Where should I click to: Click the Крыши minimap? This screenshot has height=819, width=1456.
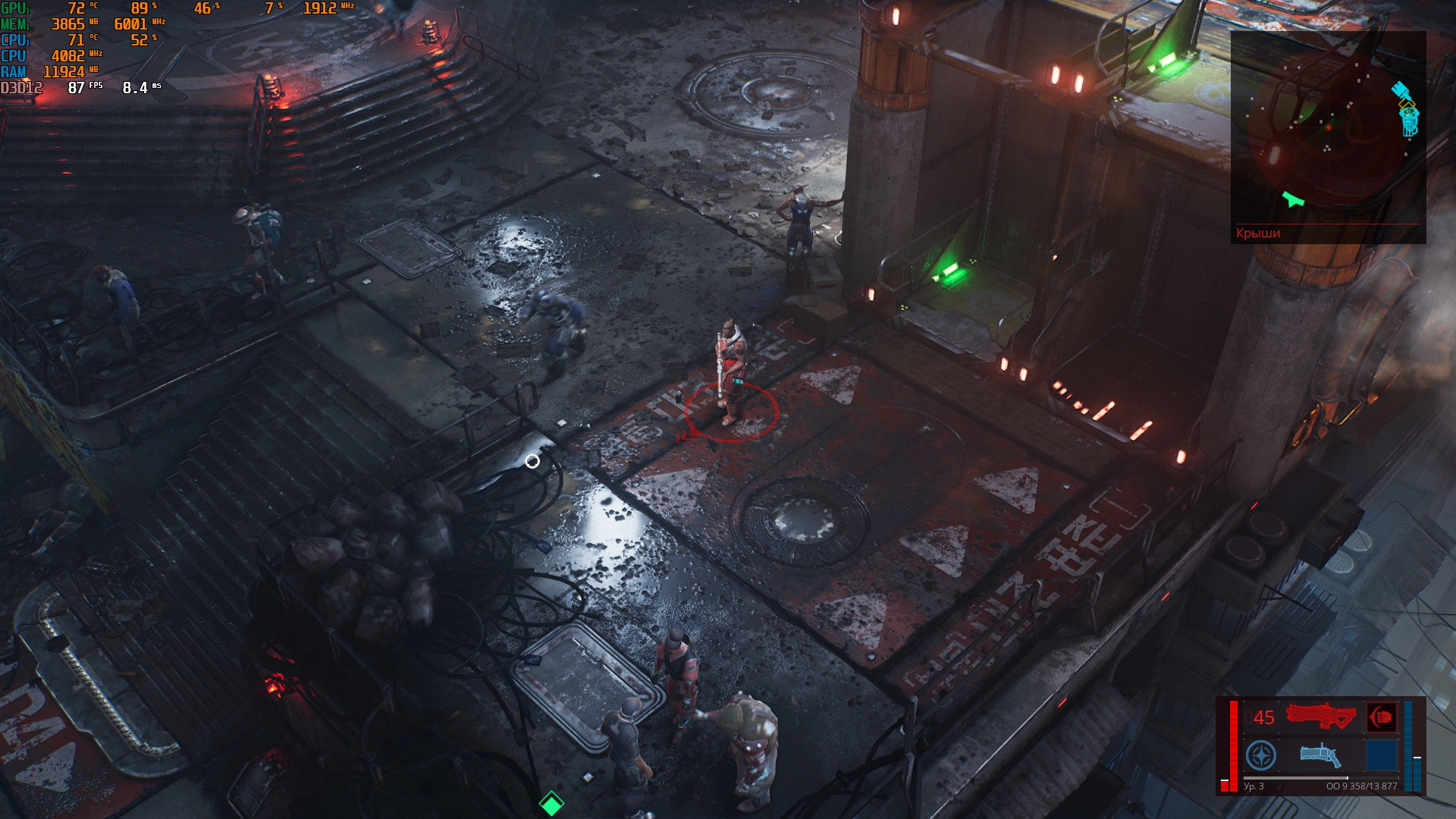[x=1327, y=129]
